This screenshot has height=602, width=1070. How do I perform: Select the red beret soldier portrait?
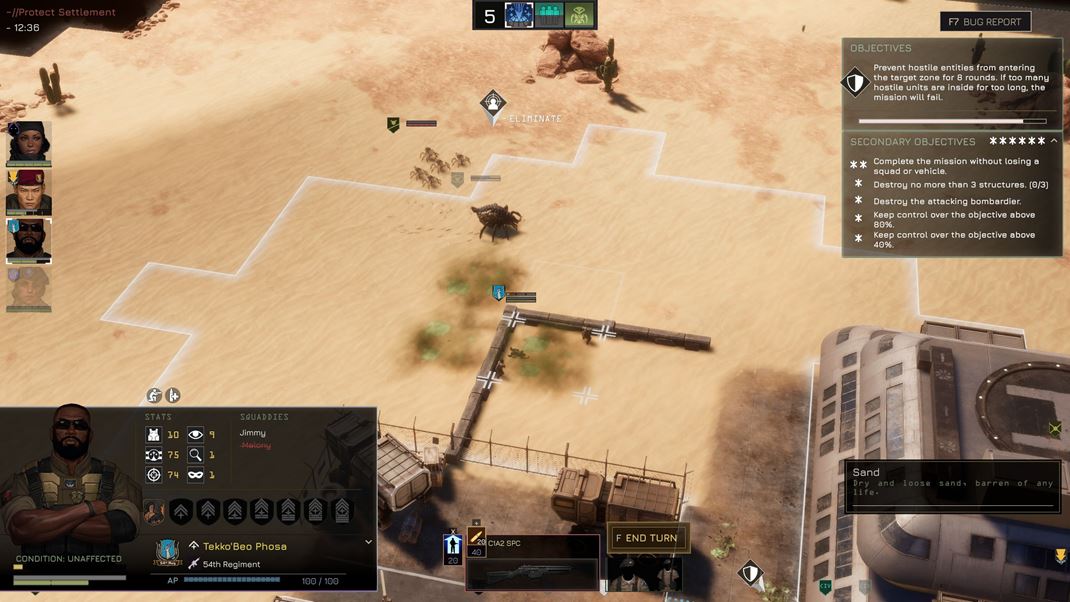tap(28, 192)
